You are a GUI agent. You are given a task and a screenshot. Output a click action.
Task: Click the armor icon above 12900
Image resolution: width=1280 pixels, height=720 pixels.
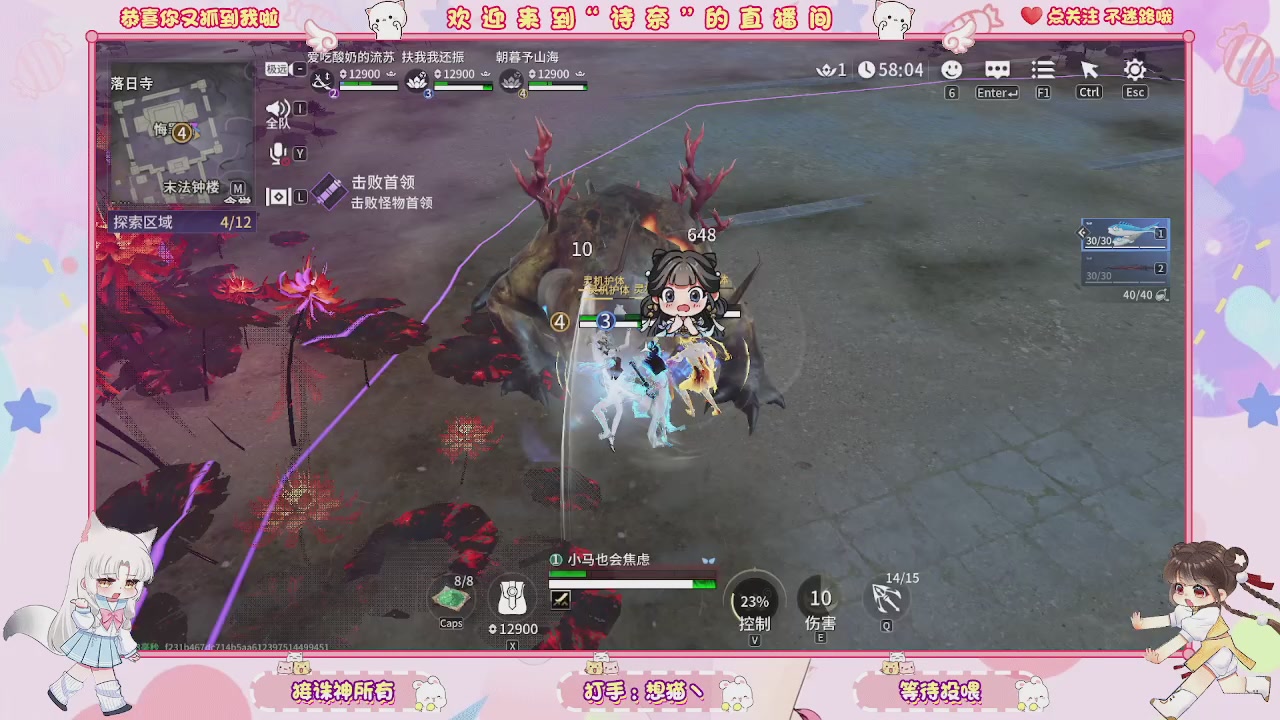[x=512, y=598]
